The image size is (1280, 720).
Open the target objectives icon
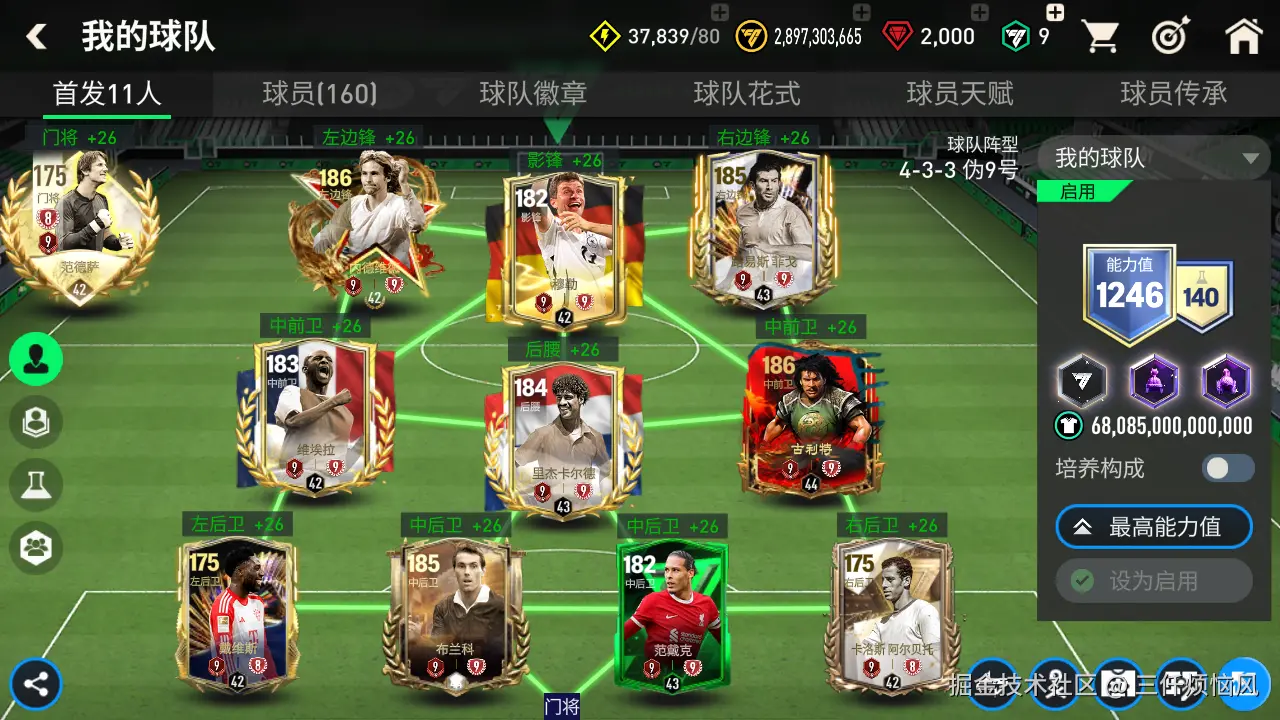click(1169, 37)
